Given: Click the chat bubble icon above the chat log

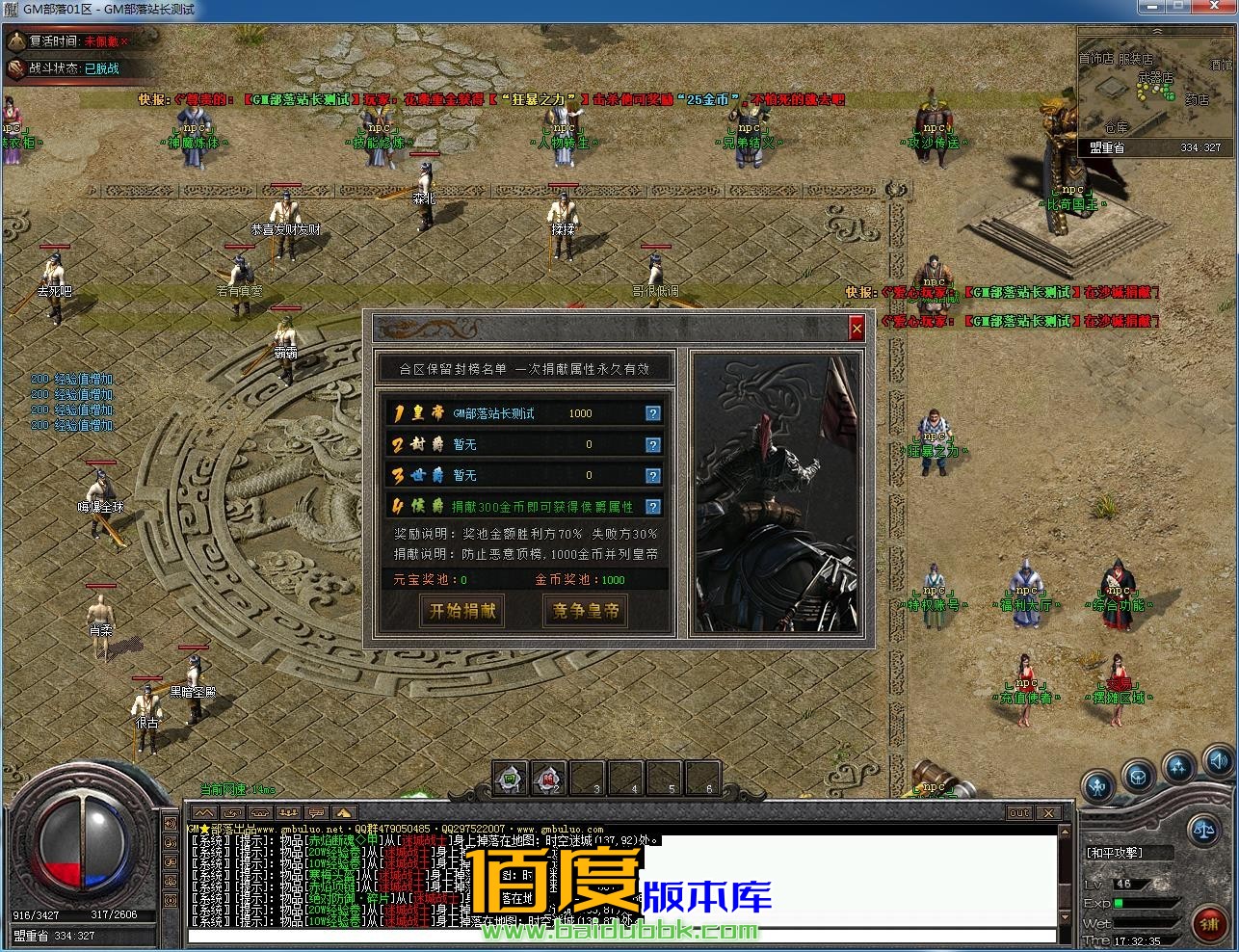Looking at the screenshot, I should pos(316,811).
